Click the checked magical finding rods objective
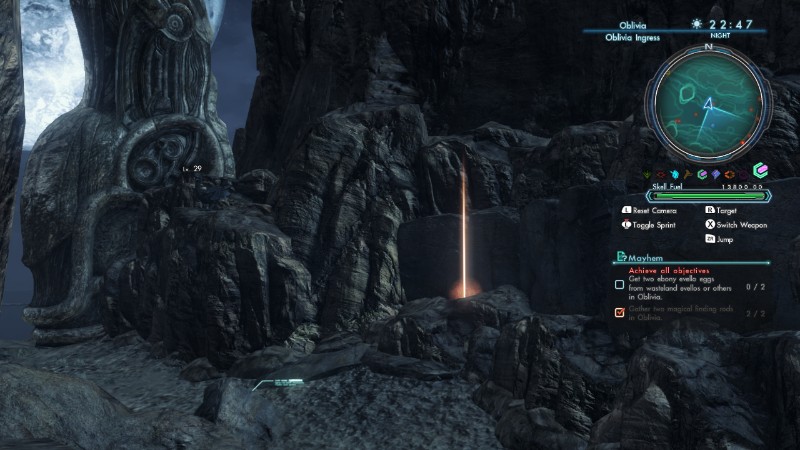Image resolution: width=800 pixels, height=450 pixels. (620, 313)
